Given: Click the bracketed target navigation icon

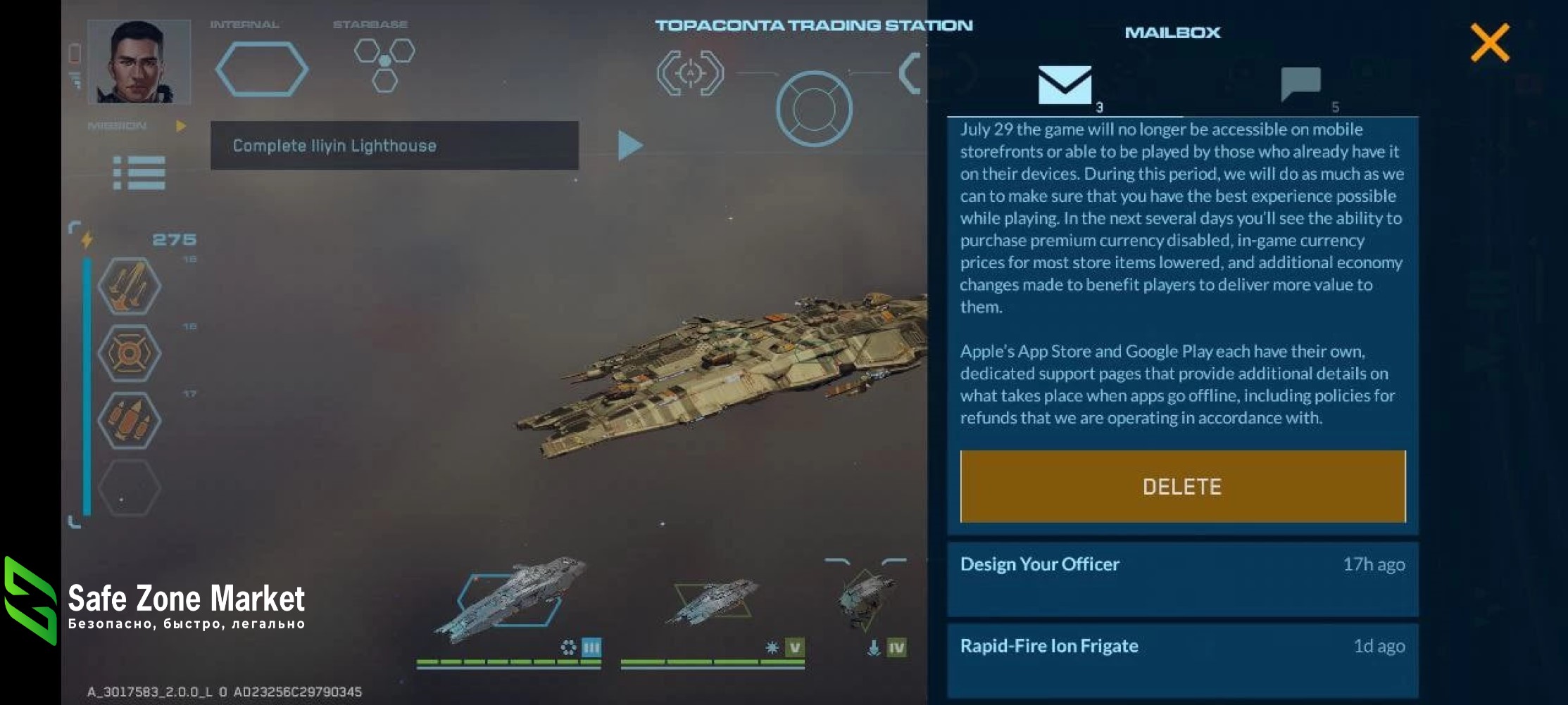Looking at the screenshot, I should [x=690, y=72].
